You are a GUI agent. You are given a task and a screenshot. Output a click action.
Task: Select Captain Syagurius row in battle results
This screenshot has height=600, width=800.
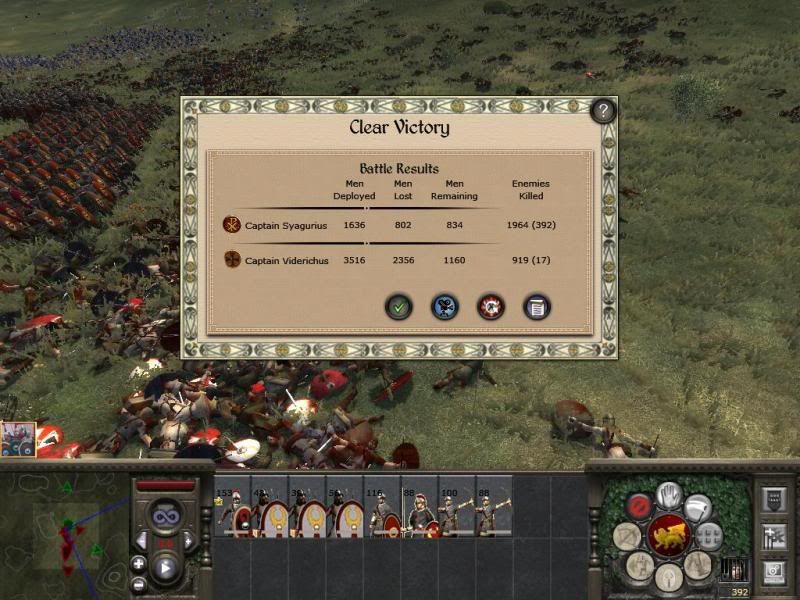pos(287,225)
